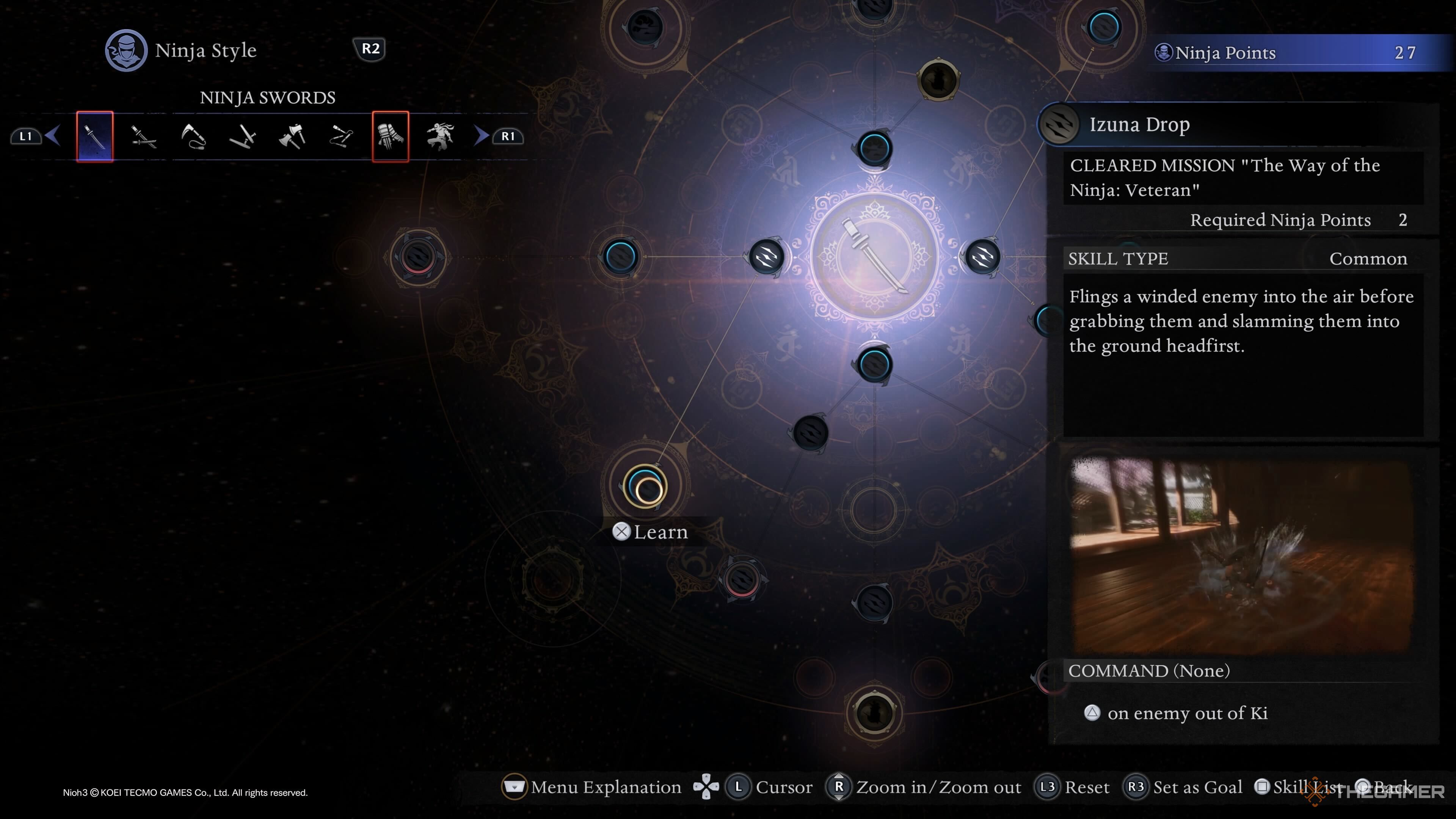The width and height of the screenshot is (1456, 819).
Task: Click the right arrow to the next weapon
Action: [x=481, y=136]
